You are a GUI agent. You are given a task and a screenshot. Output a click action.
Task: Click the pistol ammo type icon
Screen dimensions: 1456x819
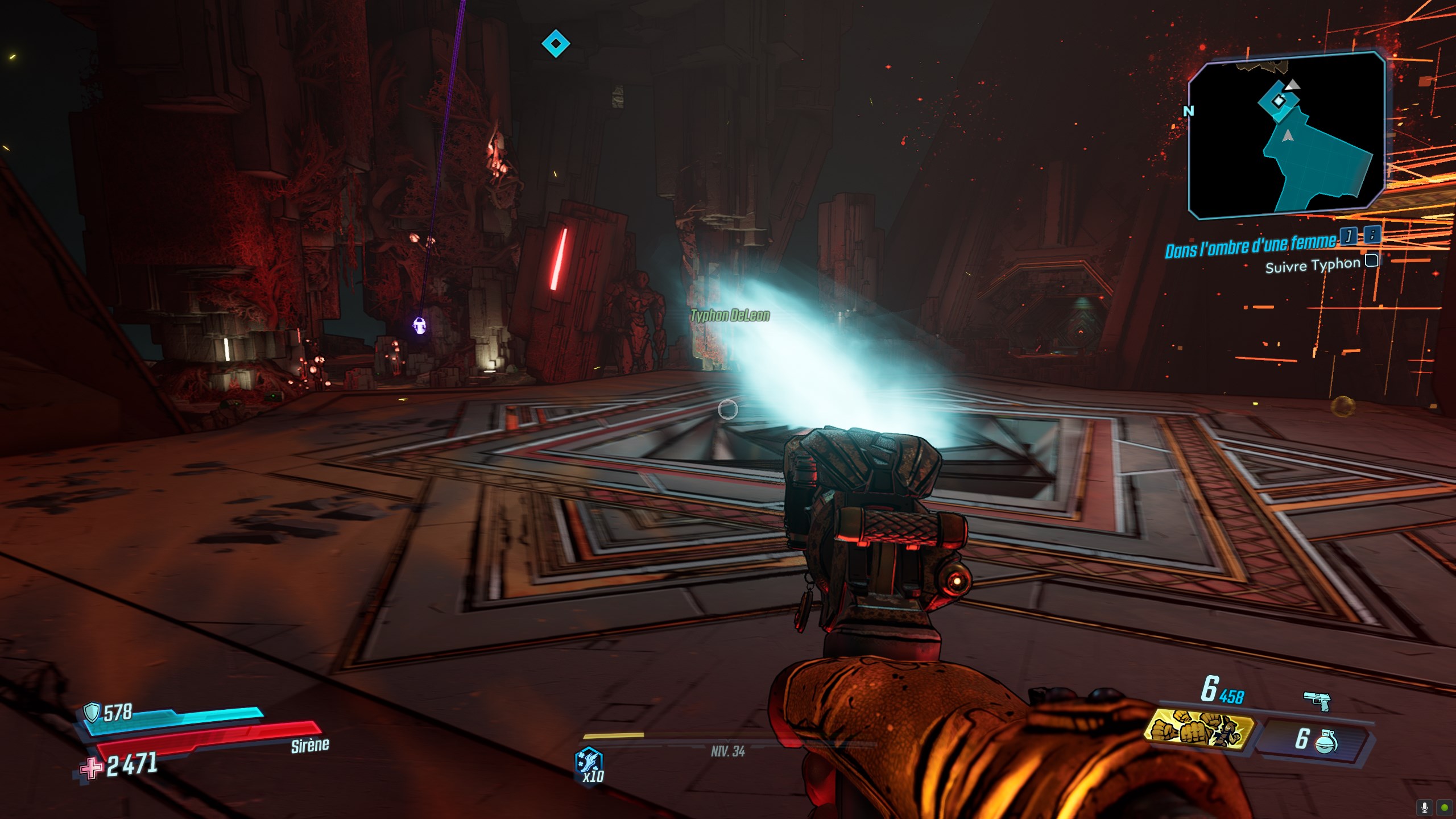[1317, 700]
